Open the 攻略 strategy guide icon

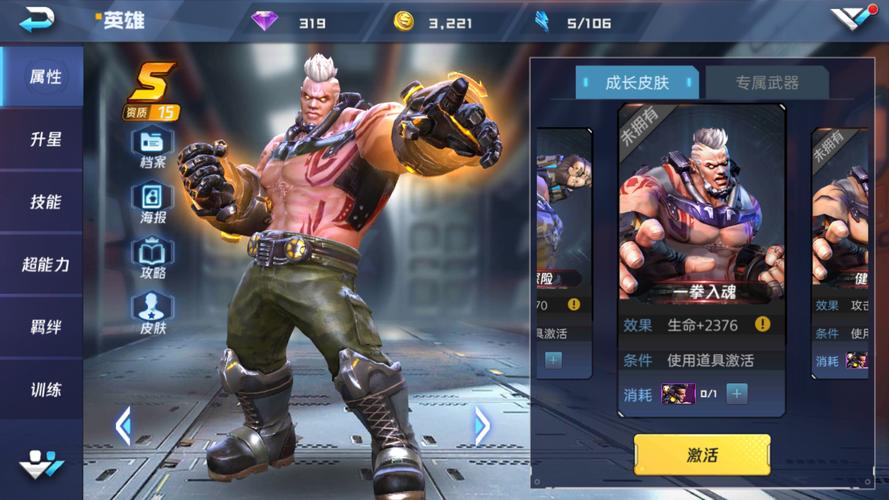(153, 256)
